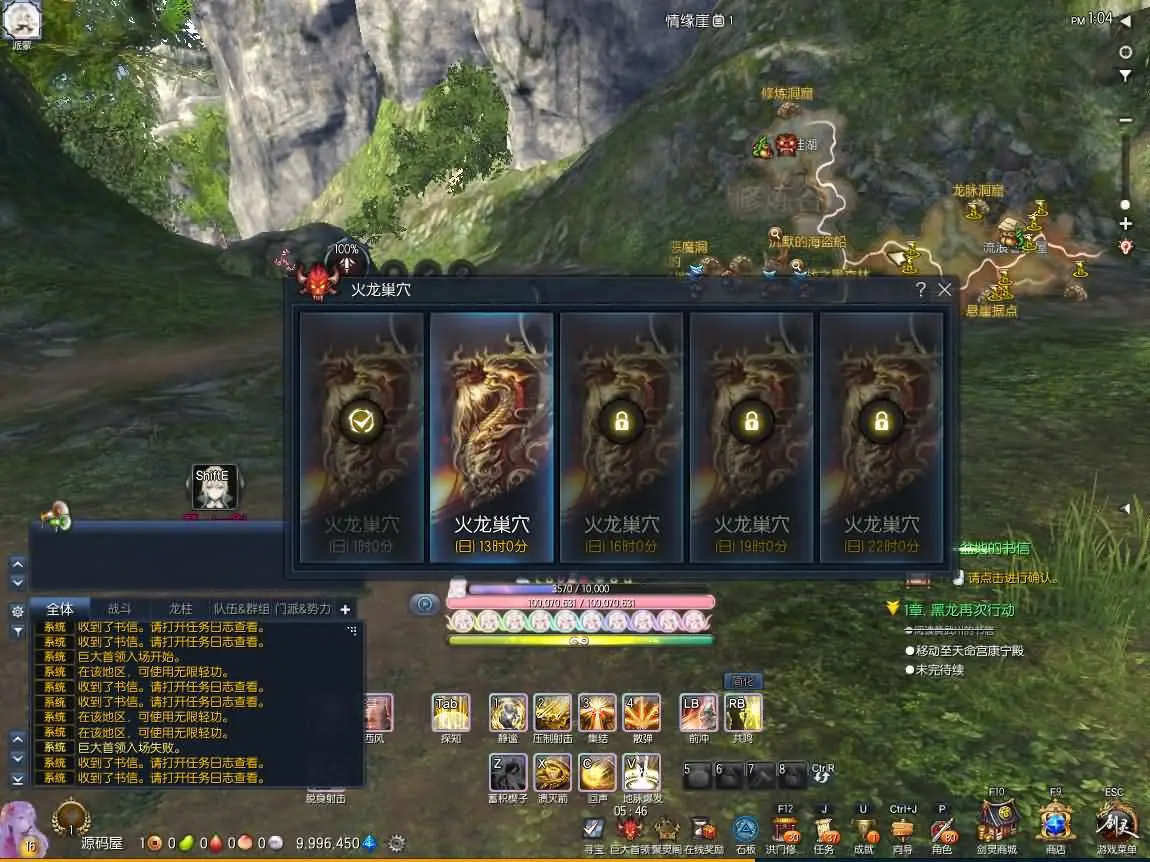Open the 在线奖励 online rewards
1150x862 pixels.
click(704, 832)
